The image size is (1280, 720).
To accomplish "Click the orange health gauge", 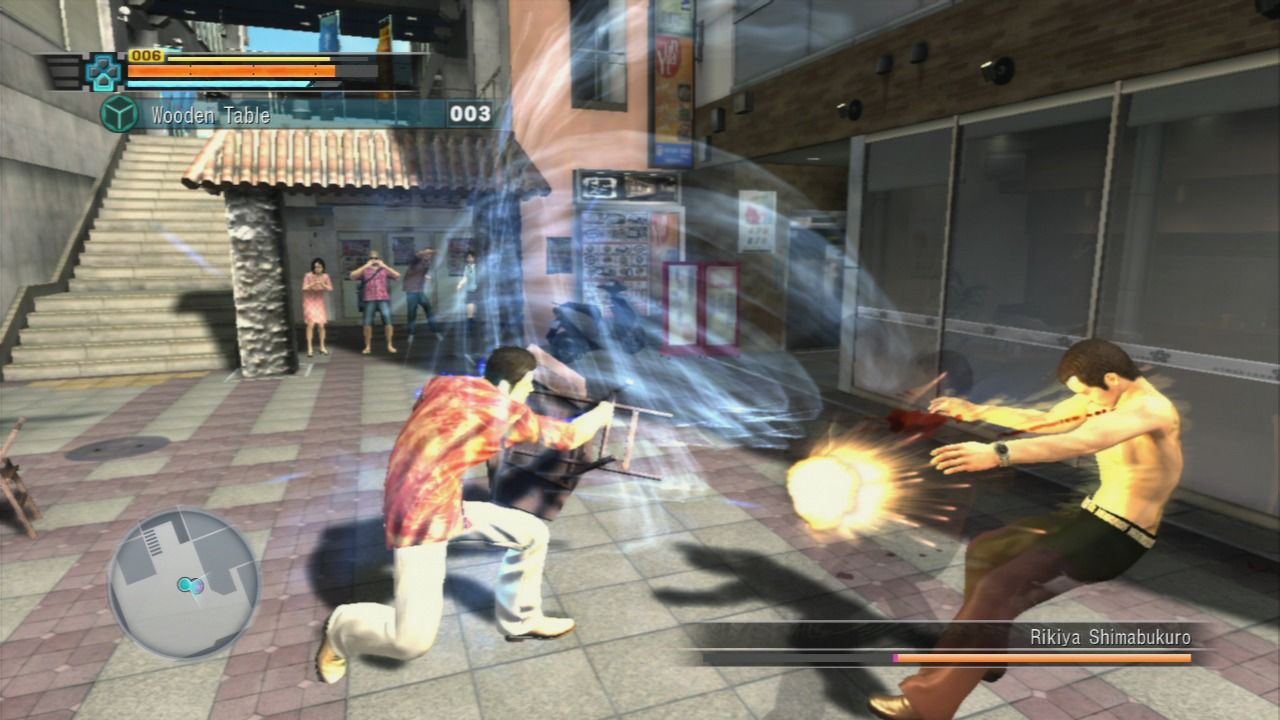I will 230,70.
